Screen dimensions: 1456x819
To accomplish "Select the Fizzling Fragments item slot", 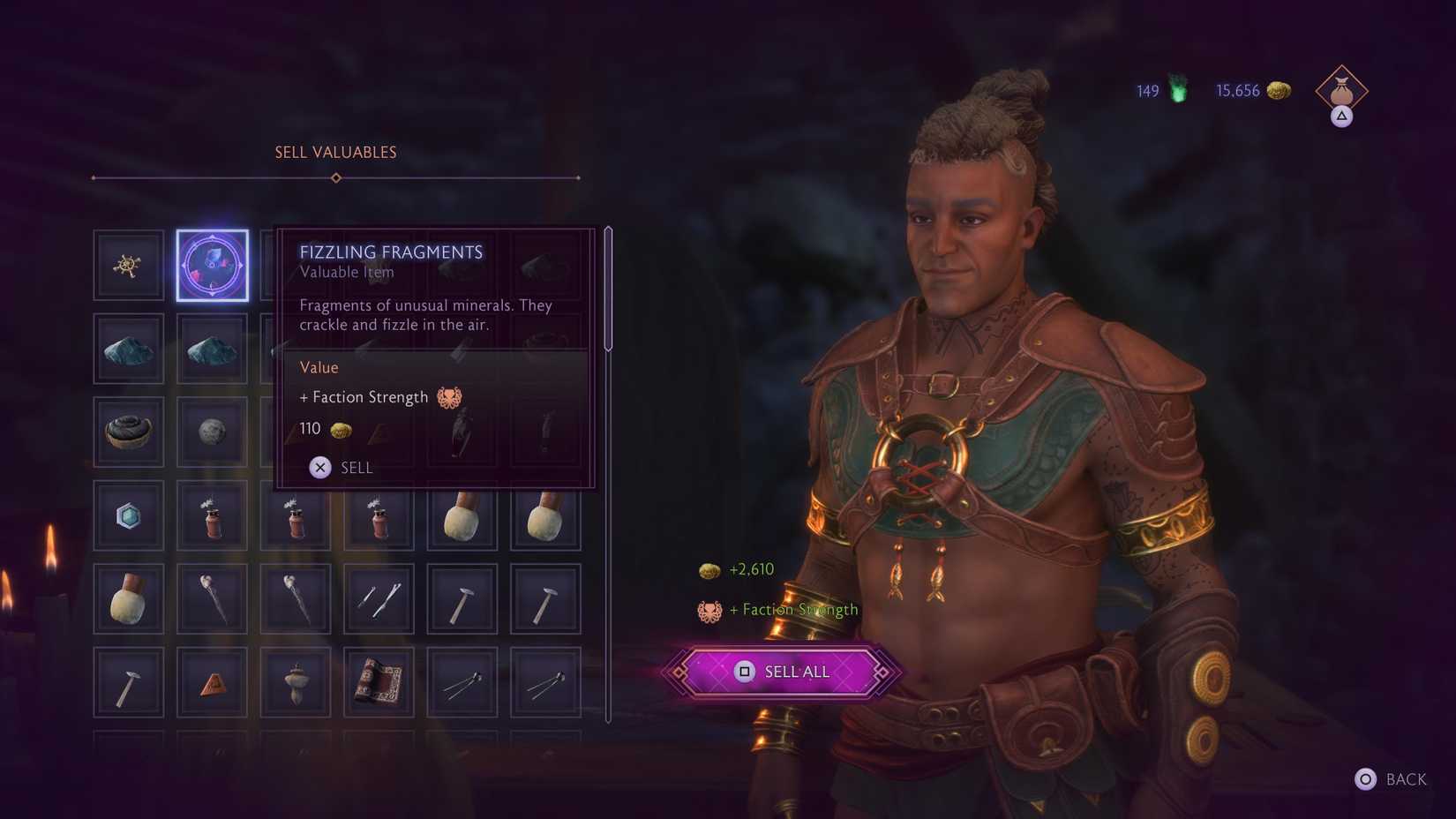I will (213, 266).
